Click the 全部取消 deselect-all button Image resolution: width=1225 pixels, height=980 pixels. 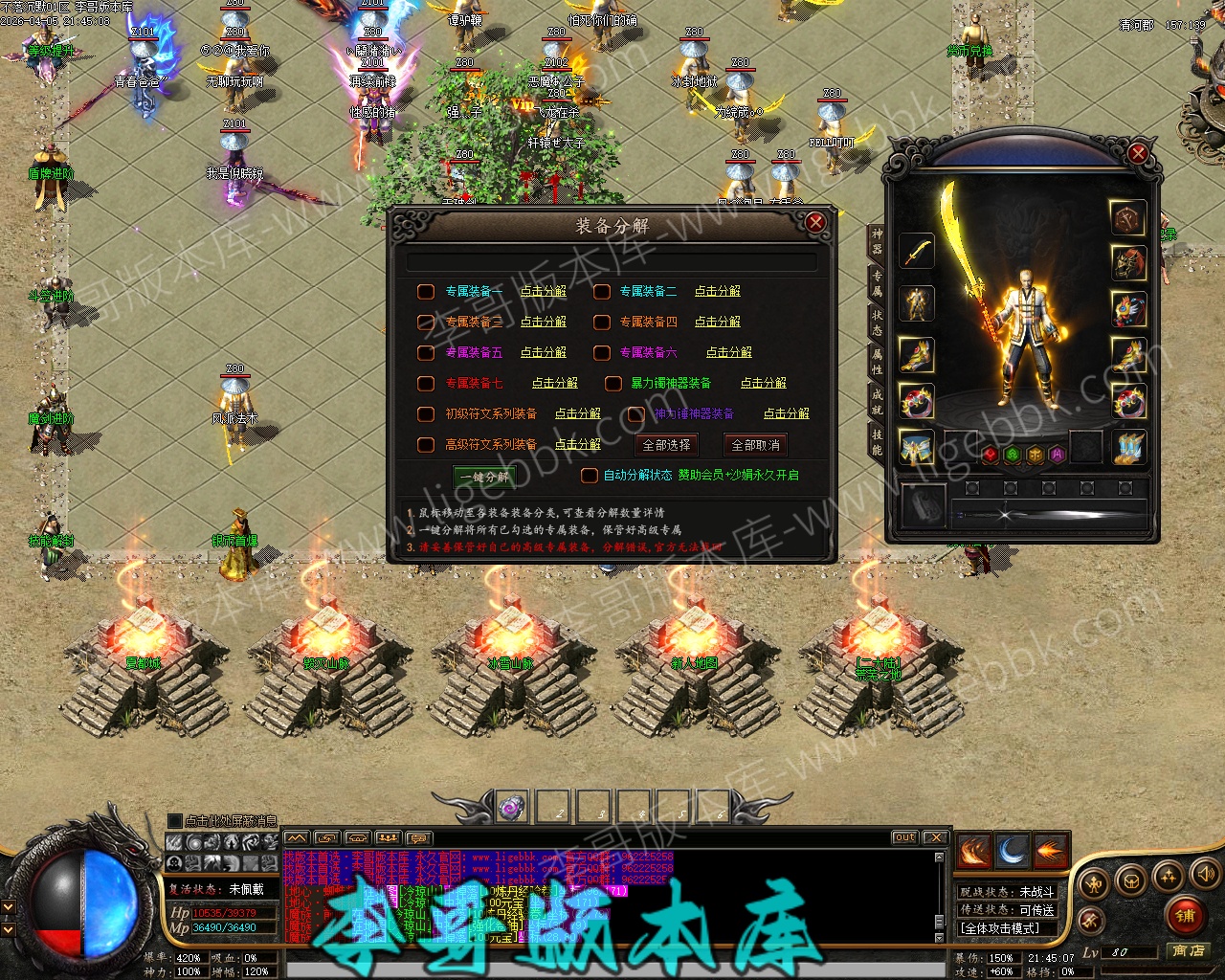tap(755, 445)
